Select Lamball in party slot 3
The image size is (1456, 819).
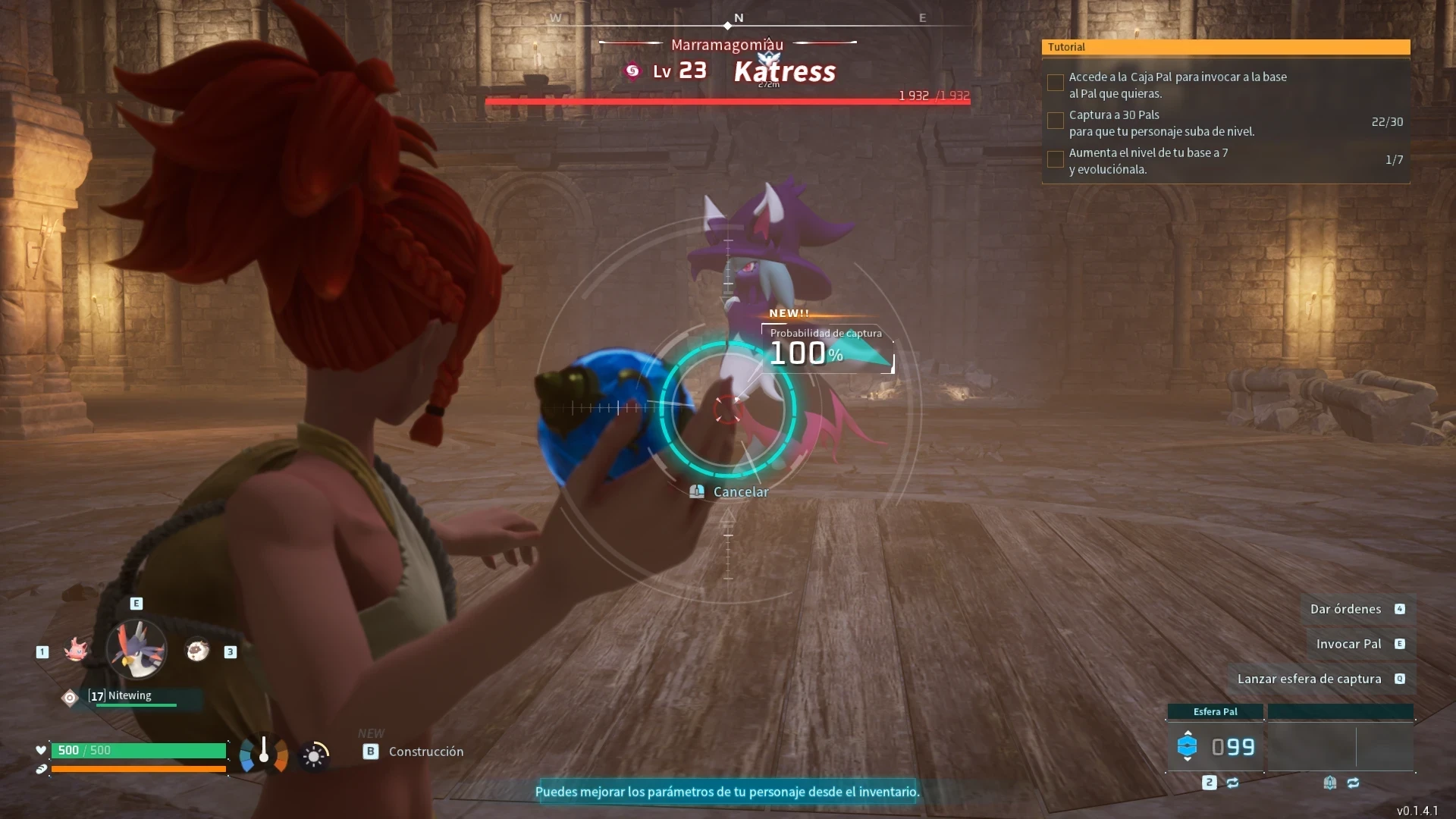198,651
